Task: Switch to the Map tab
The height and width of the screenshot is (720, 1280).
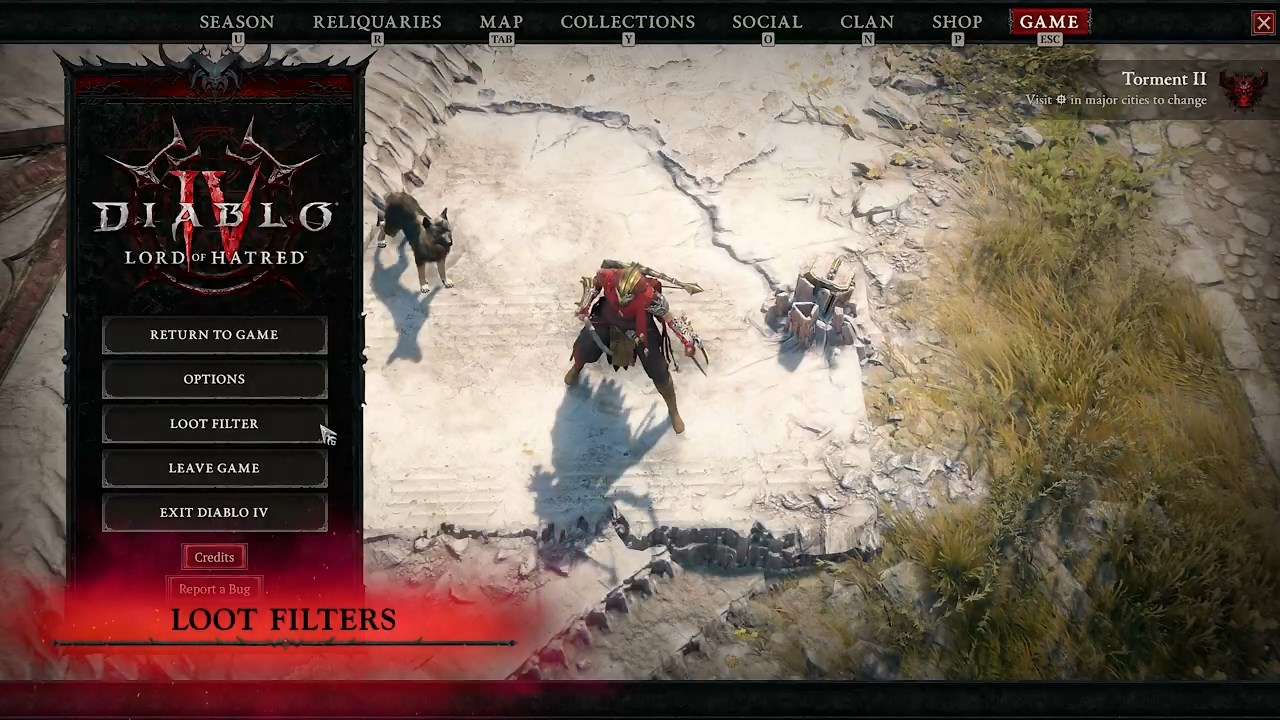Action: click(501, 22)
